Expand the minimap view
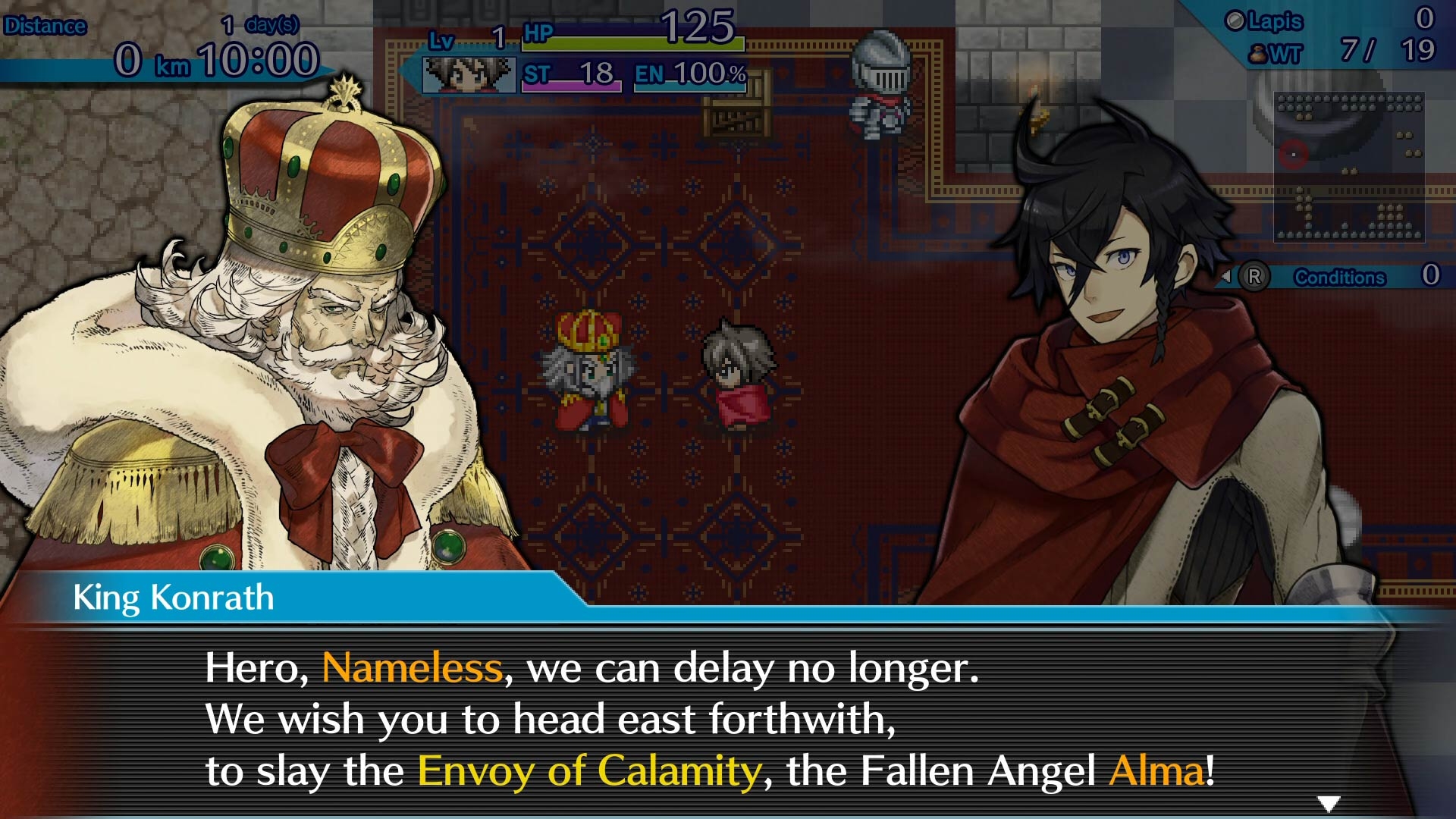The height and width of the screenshot is (819, 1456). click(x=1350, y=167)
